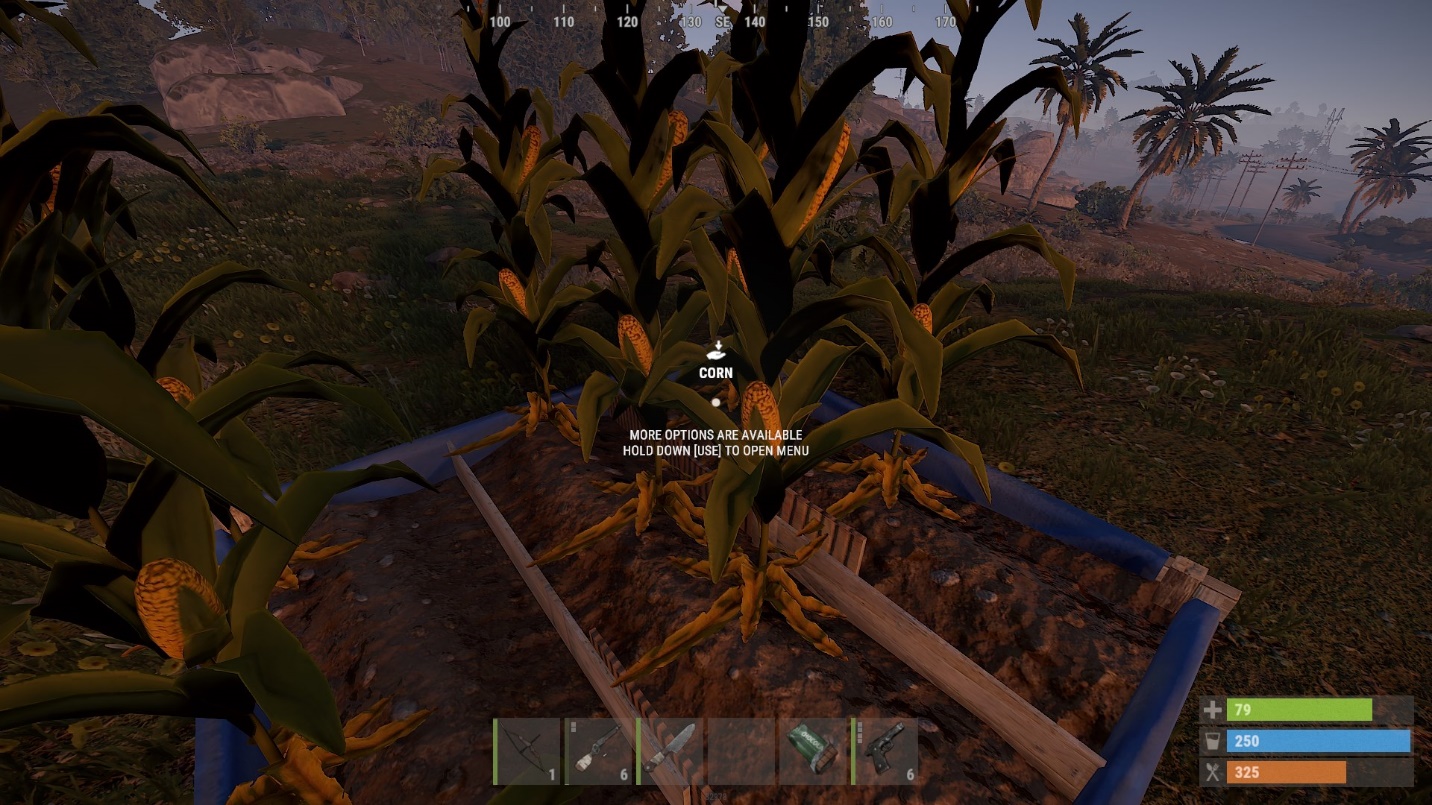Image resolution: width=1432 pixels, height=805 pixels.
Task: Equip the shotgun from the hotbar
Action: pos(598,751)
